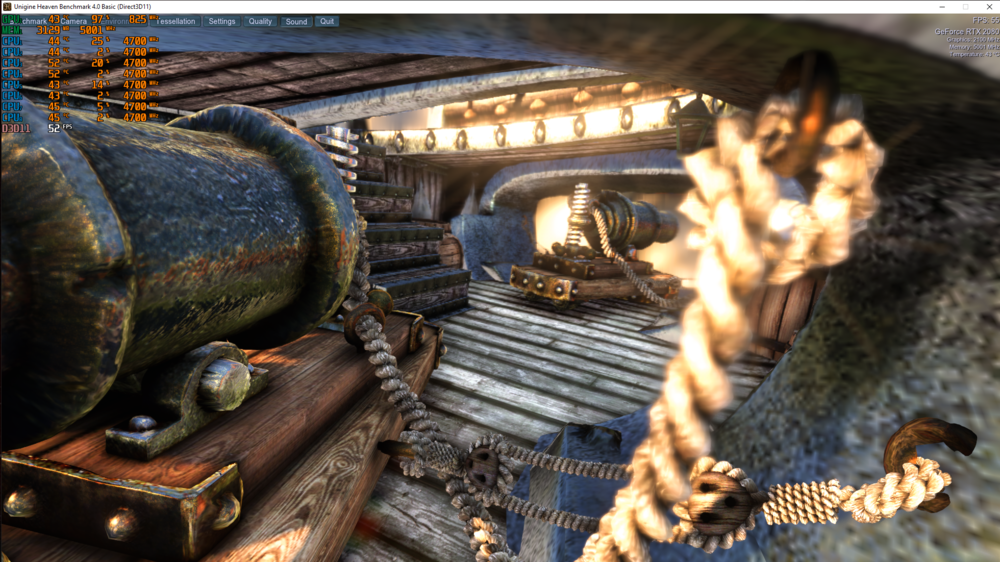Close the window with the X button

(988, 6)
